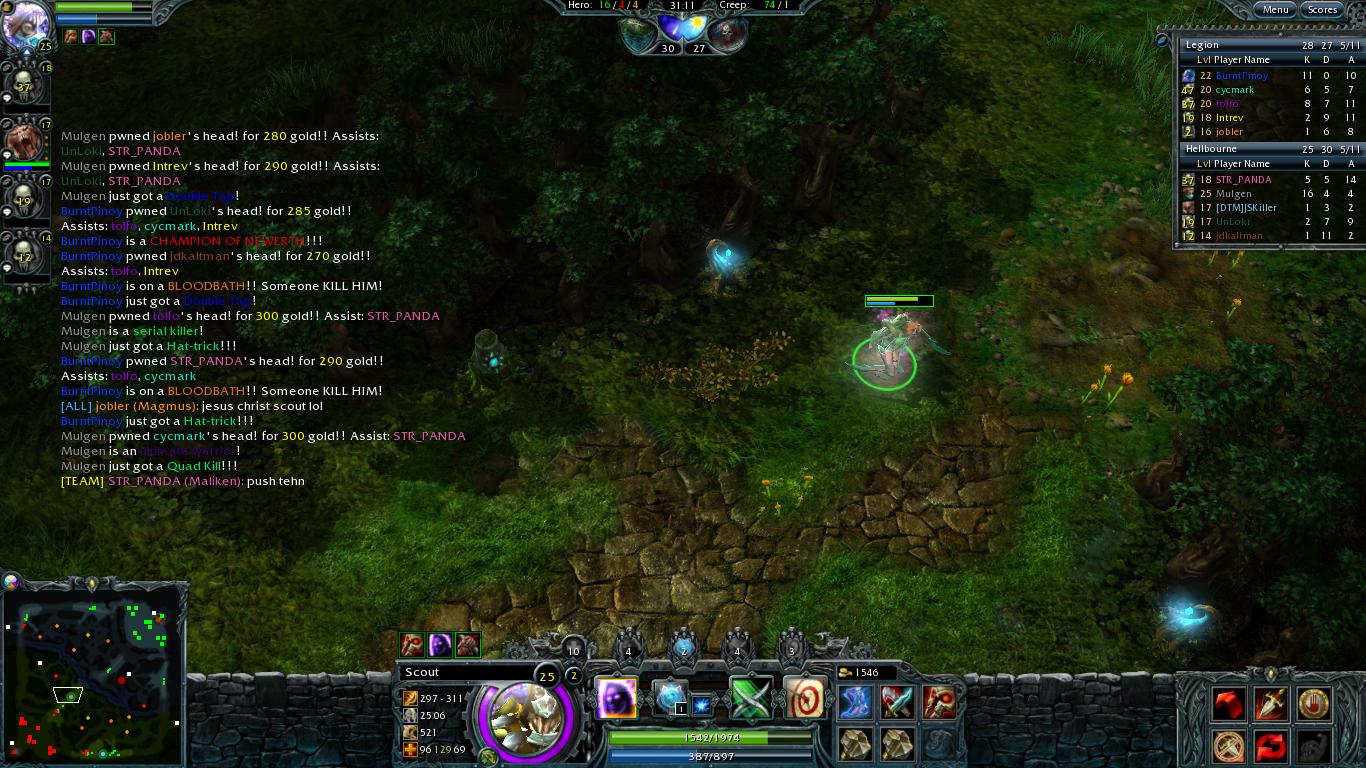Expand the Hellbourne team header
Screen dimensions: 1366x768
coord(1210,147)
